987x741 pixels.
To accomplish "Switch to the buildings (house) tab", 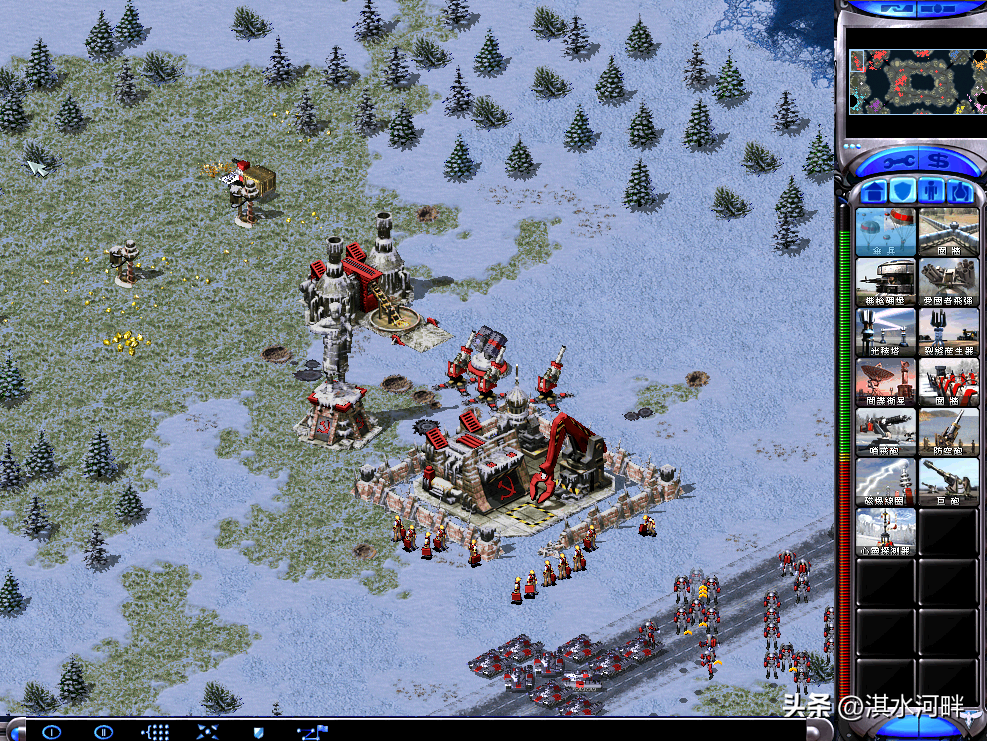I will pos(874,191).
